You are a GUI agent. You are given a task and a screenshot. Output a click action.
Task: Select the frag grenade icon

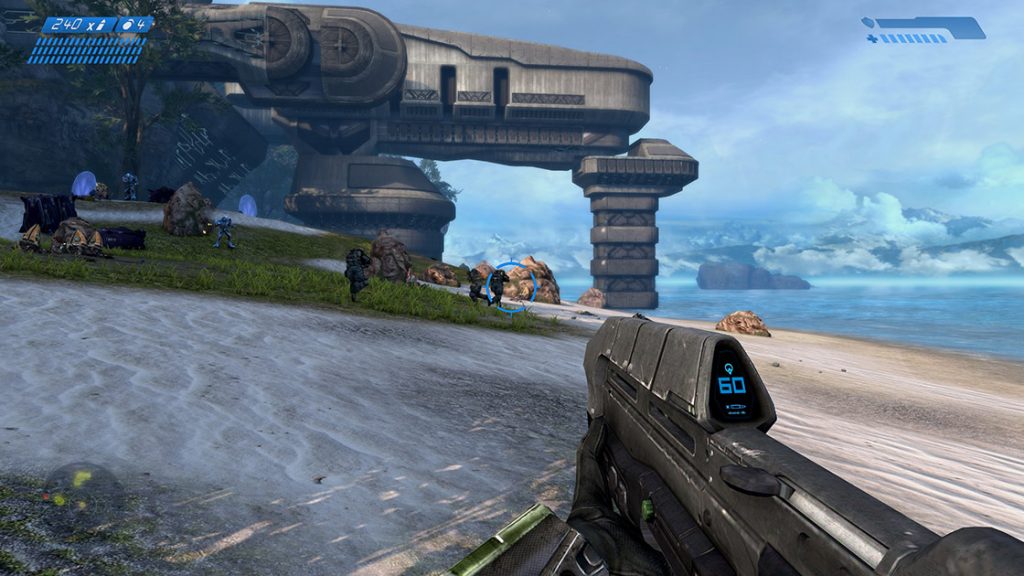(129, 25)
